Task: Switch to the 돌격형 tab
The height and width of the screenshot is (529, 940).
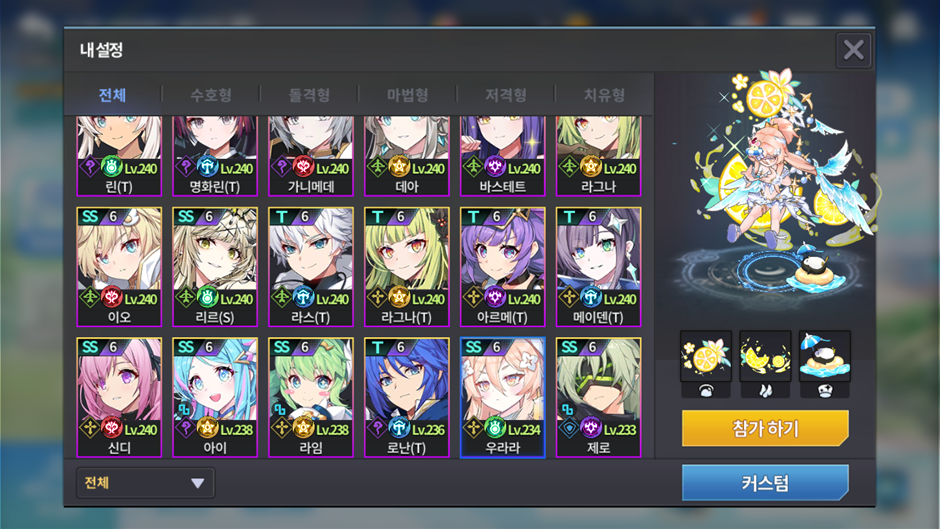Action: [x=309, y=95]
